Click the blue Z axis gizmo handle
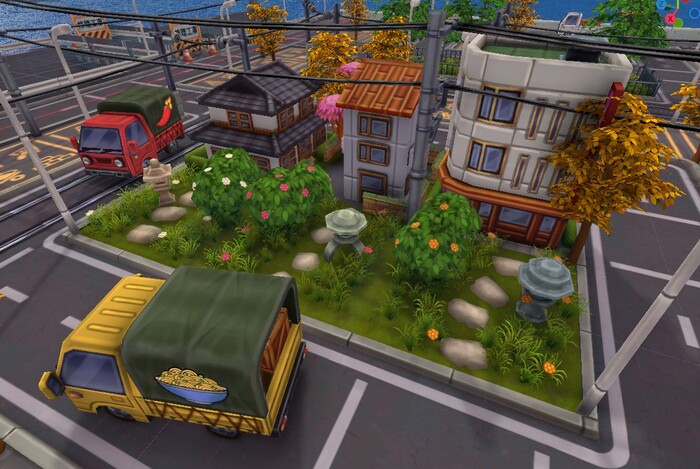The width and height of the screenshot is (700, 469). [661, 4]
